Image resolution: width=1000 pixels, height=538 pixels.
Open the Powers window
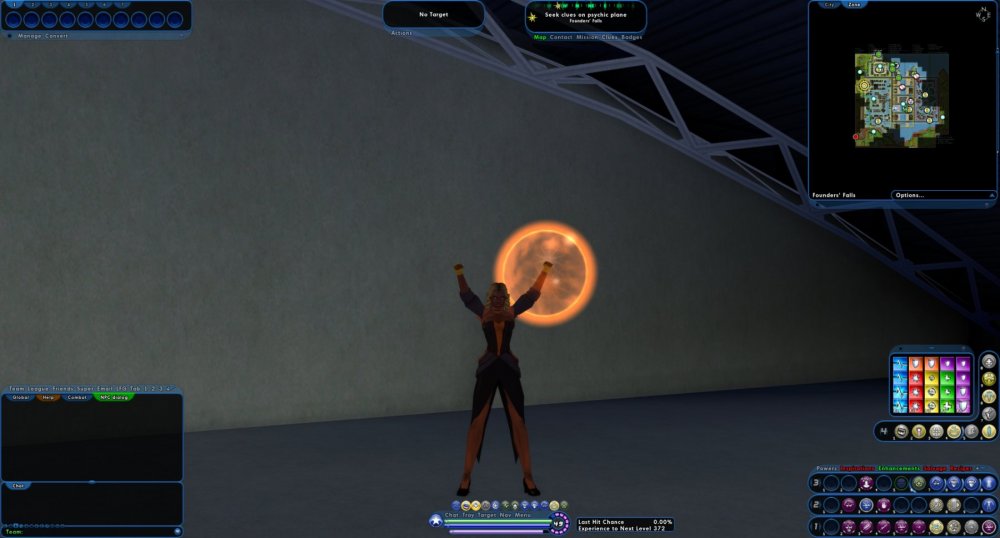click(826, 468)
